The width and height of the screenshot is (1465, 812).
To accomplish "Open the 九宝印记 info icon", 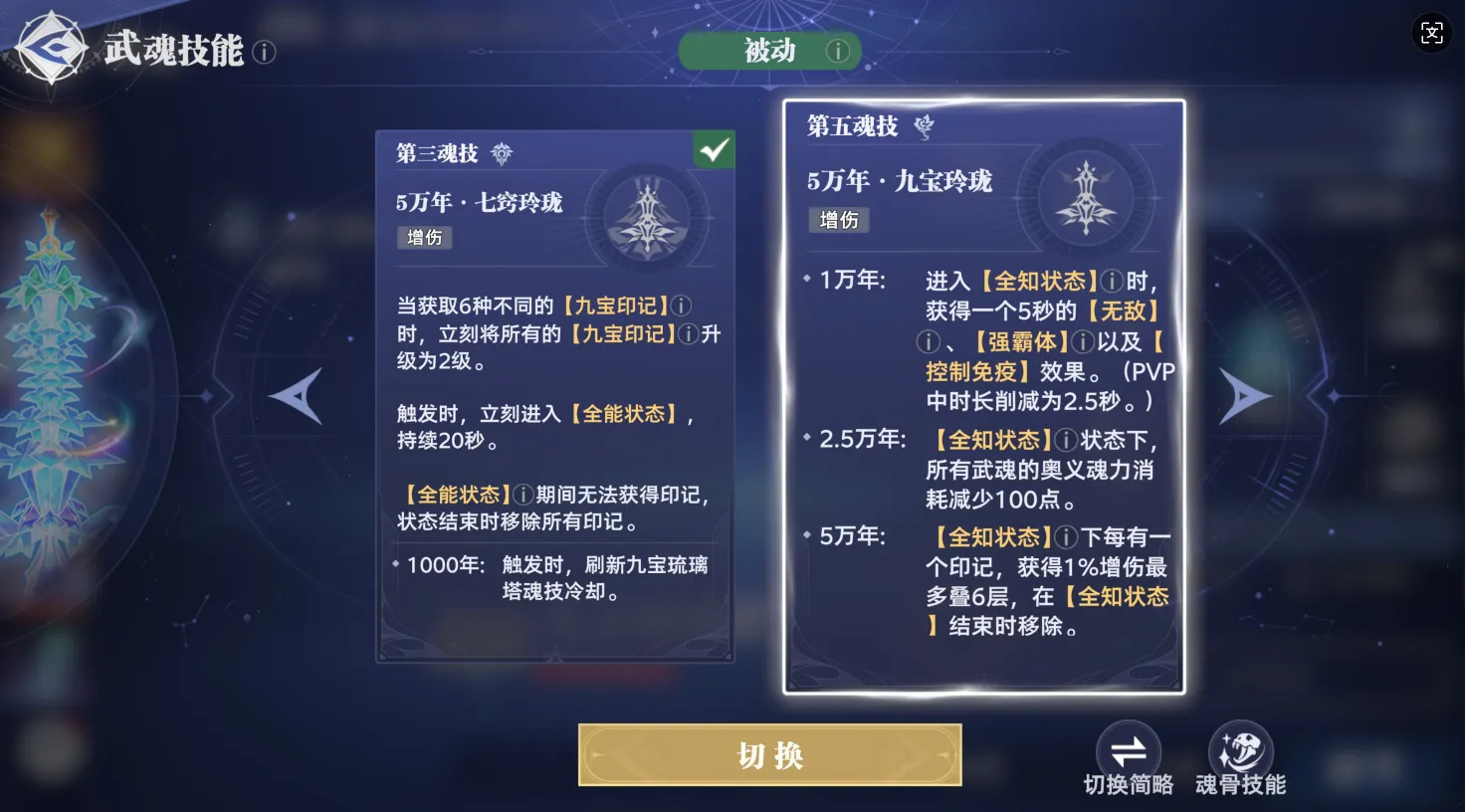I will click(681, 305).
